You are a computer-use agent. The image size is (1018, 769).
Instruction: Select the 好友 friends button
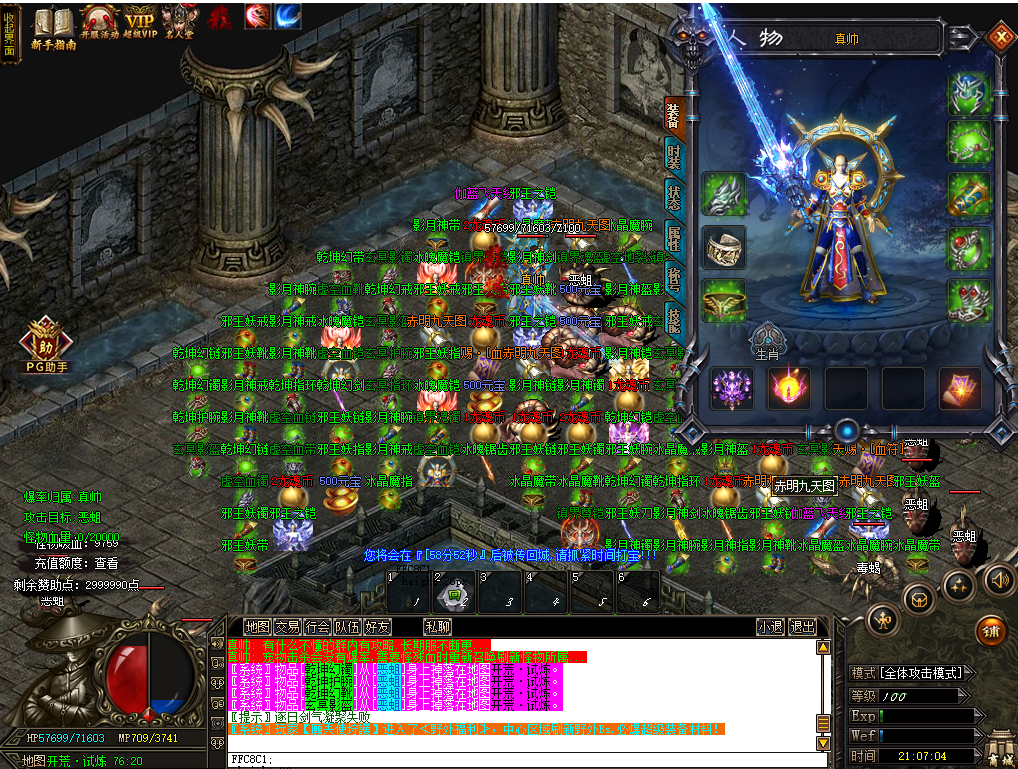coord(378,627)
